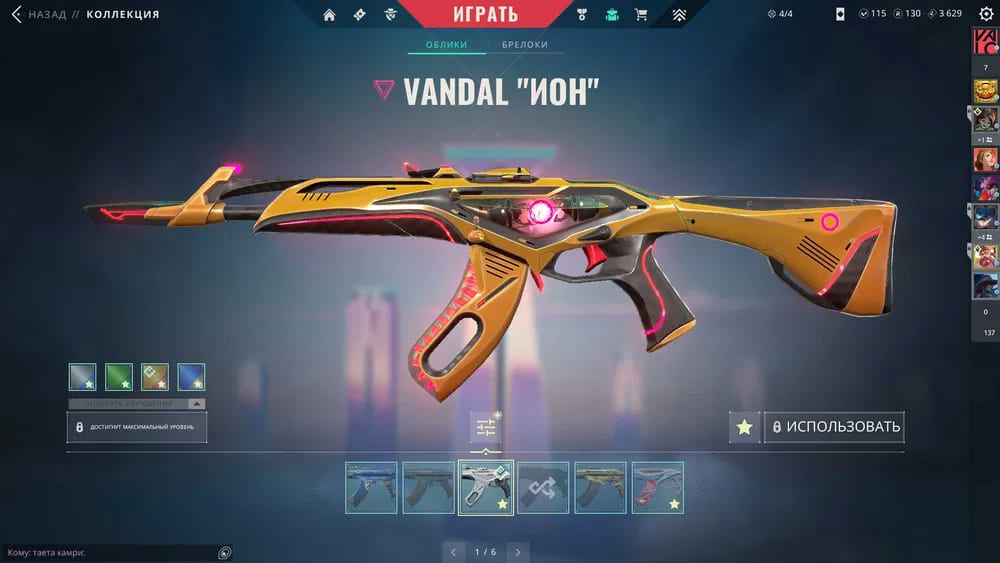
Task: Choose the green color variant swatch
Action: click(x=119, y=377)
